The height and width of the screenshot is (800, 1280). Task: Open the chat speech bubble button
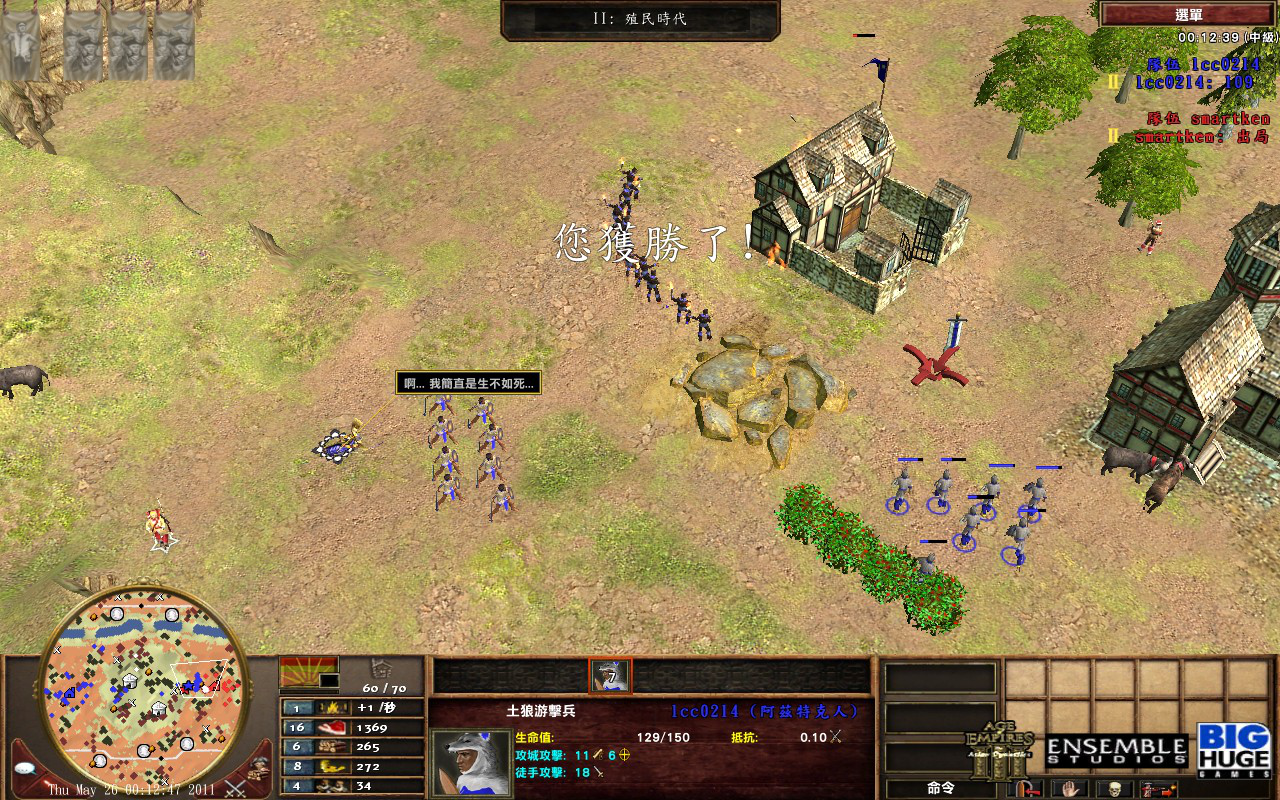(27, 769)
